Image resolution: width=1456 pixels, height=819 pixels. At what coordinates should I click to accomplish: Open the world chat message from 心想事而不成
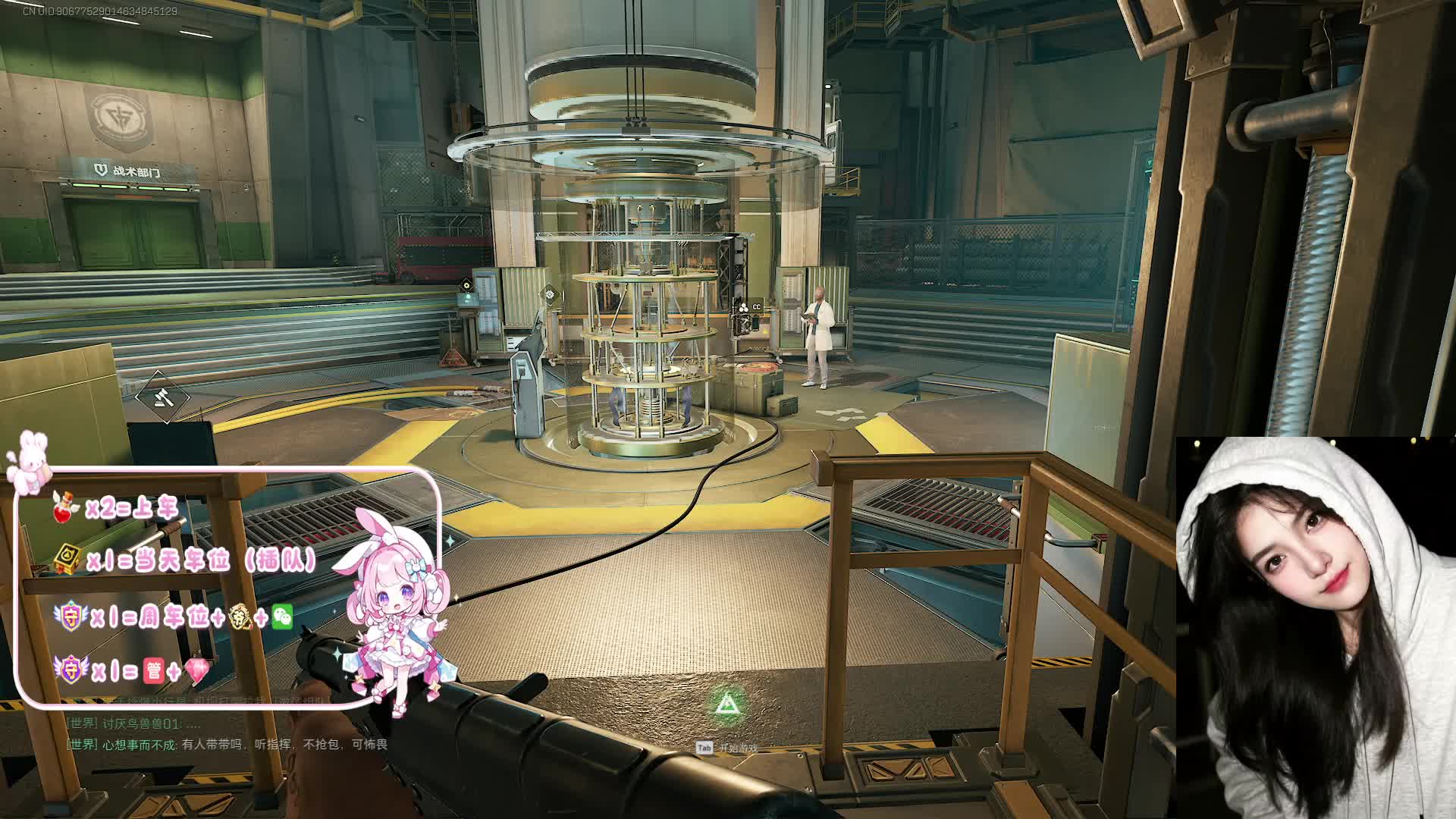(227, 745)
